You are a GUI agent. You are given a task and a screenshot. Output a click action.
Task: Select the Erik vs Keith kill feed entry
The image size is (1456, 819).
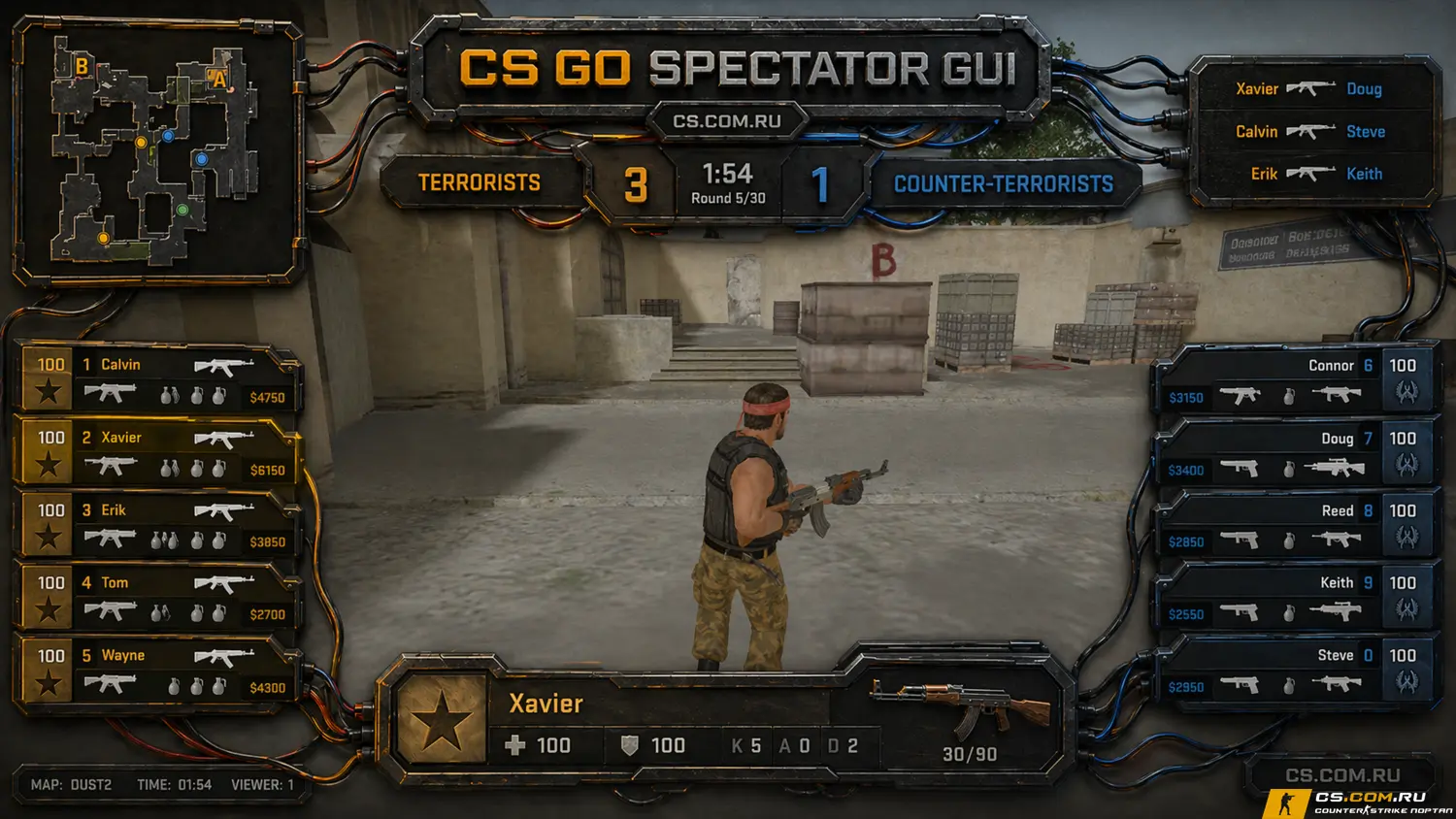[x=1309, y=174]
